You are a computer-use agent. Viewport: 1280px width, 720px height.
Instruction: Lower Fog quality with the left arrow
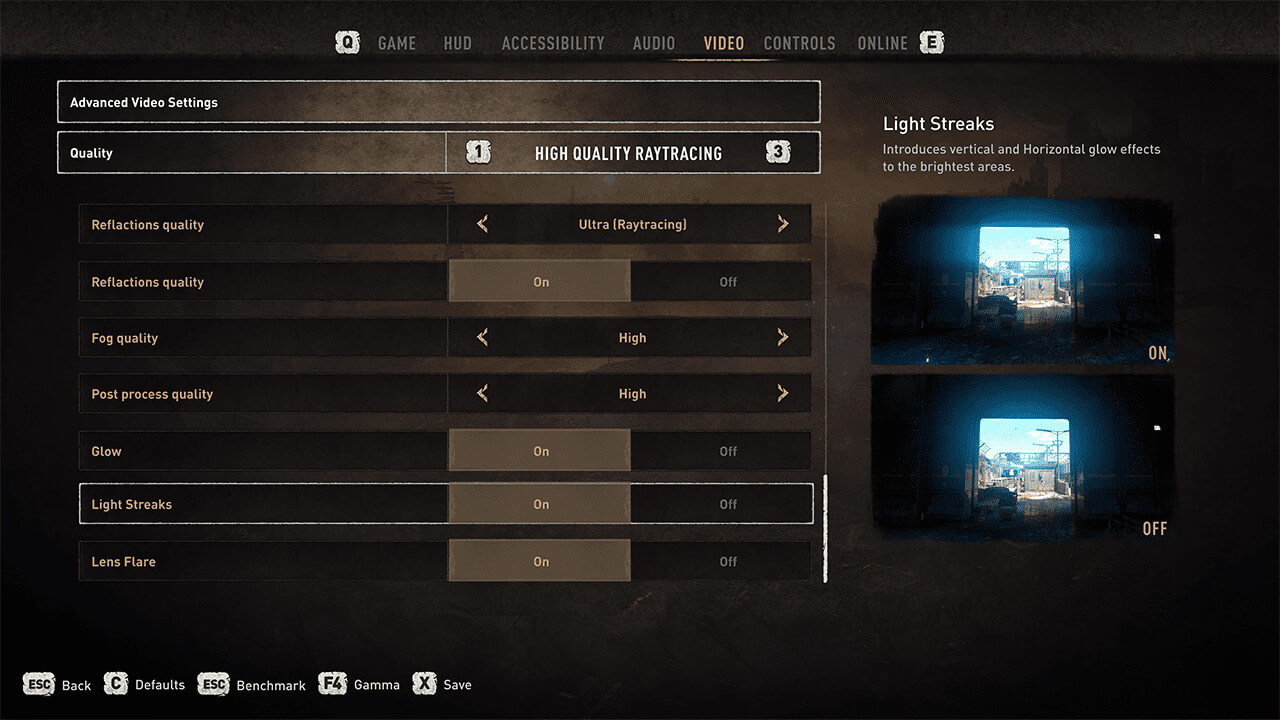coord(483,338)
